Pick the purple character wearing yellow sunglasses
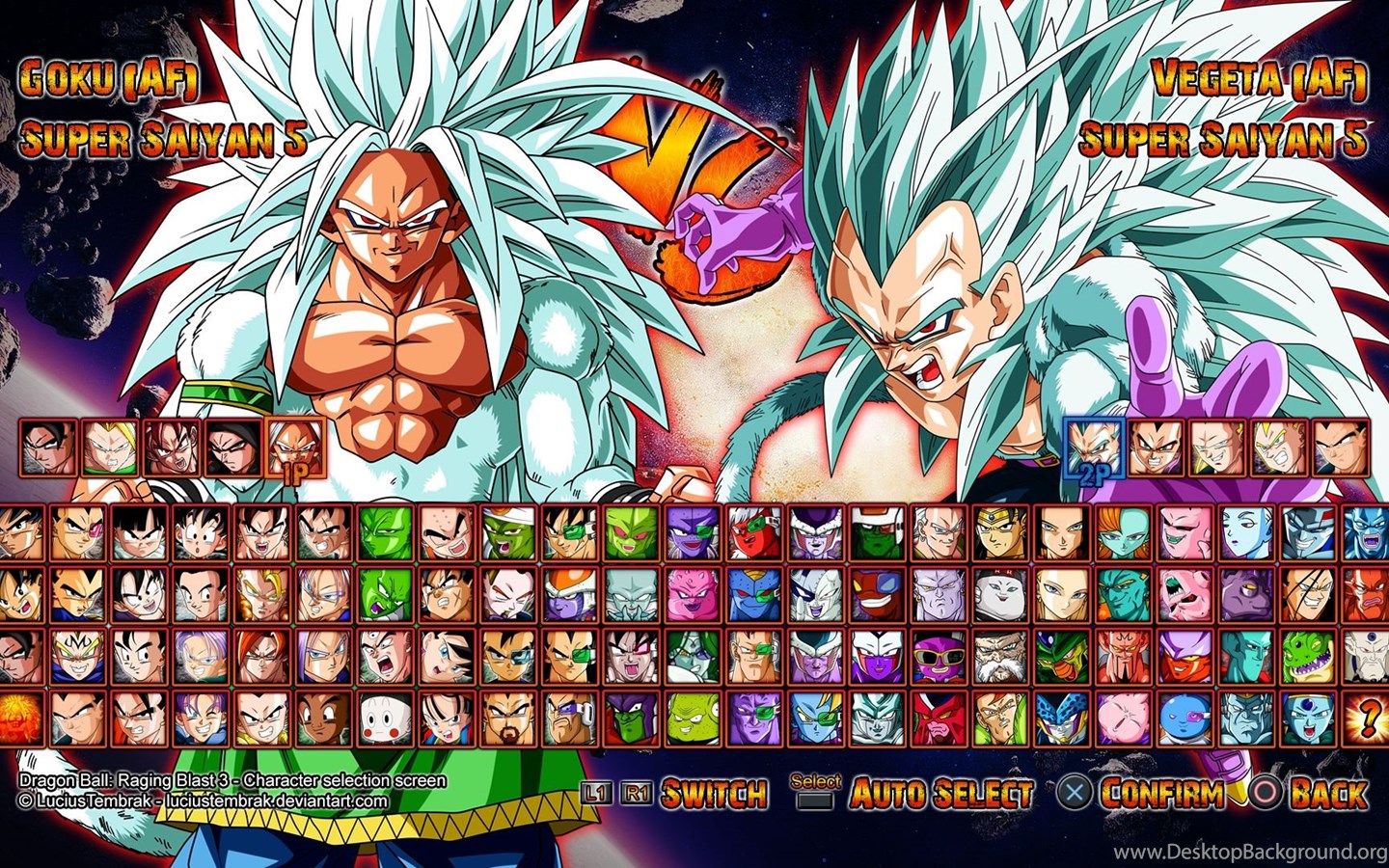Image resolution: width=1389 pixels, height=868 pixels. pyautogui.click(x=936, y=656)
